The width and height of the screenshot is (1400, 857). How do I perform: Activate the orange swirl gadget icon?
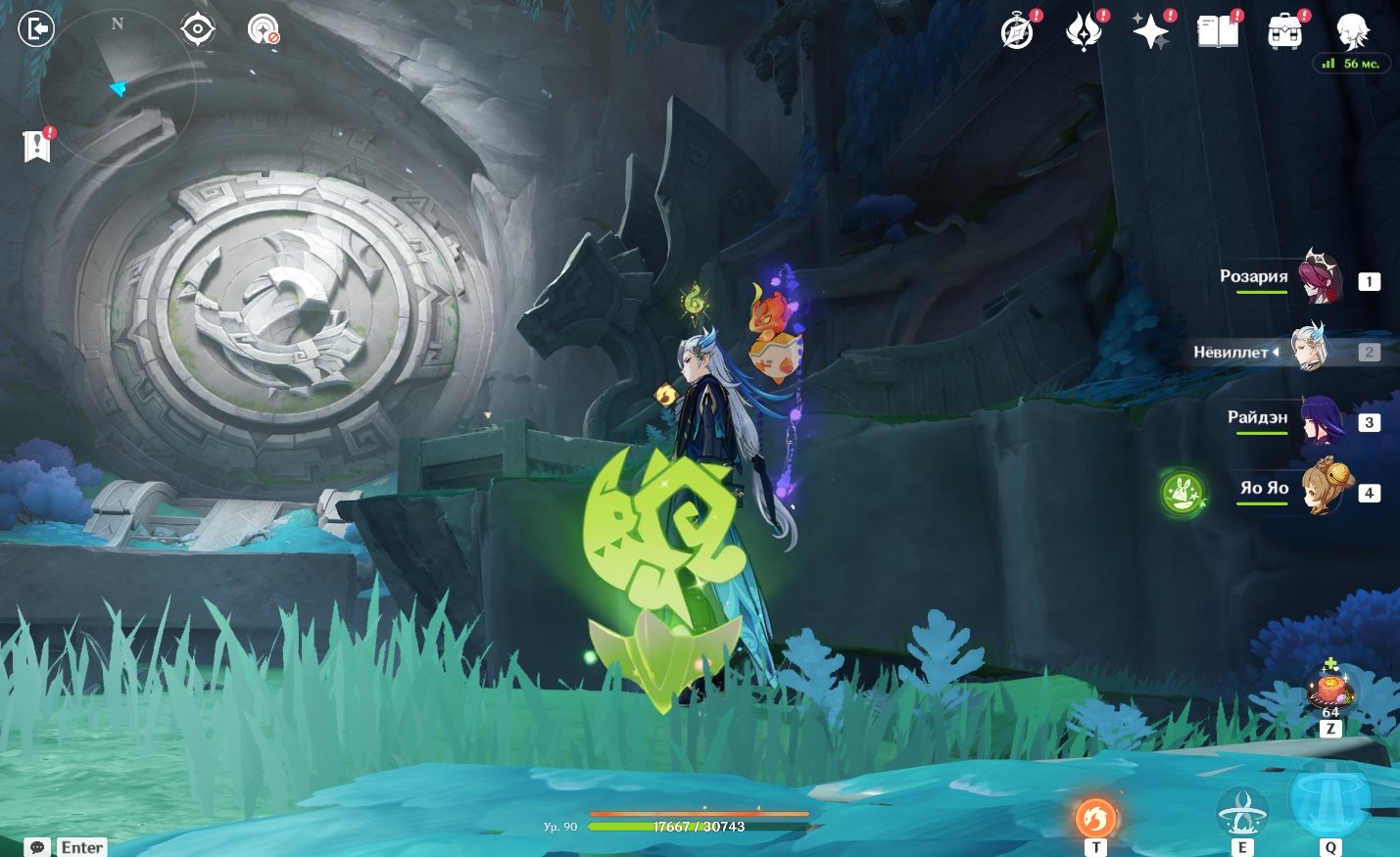1095,818
